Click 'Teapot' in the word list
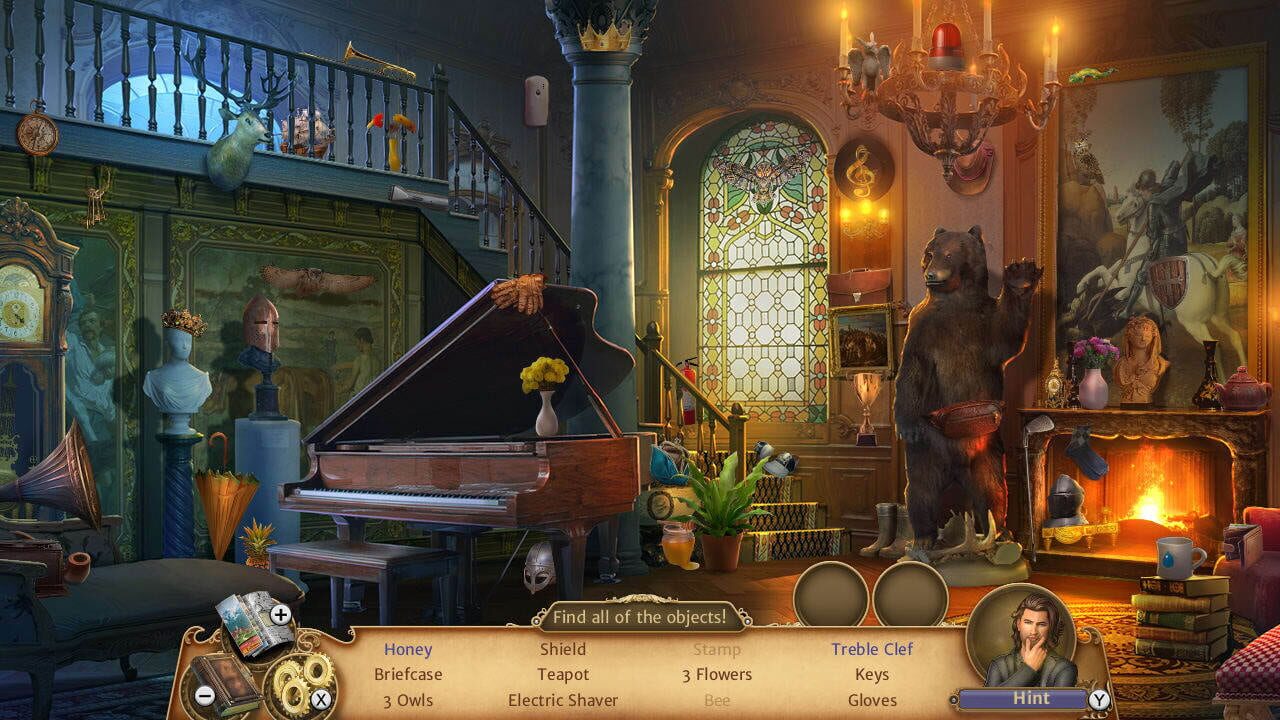Screen dimensions: 1280x720 point(563,675)
